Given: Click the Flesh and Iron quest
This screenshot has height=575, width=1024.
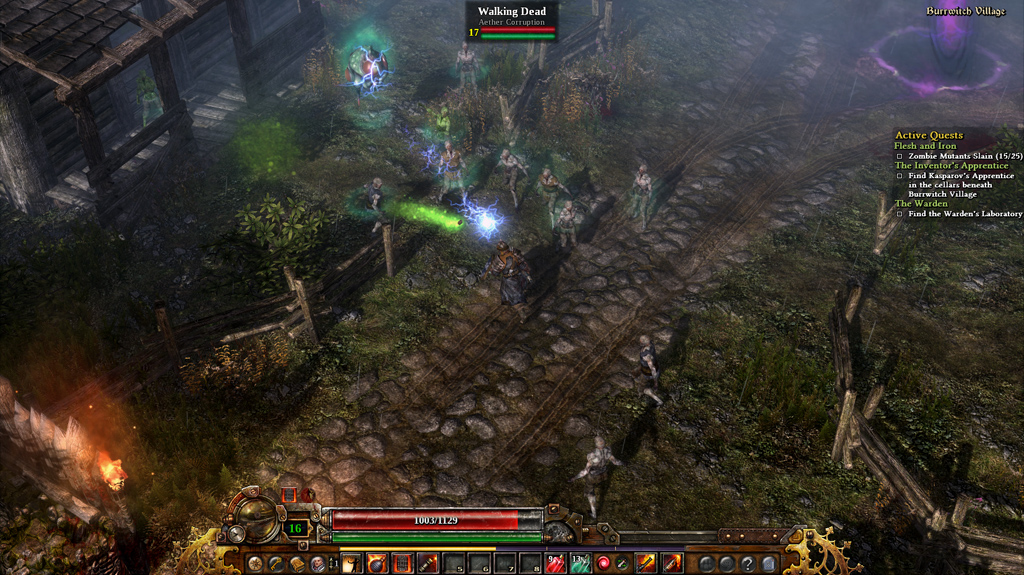Looking at the screenshot, I should coord(925,146).
